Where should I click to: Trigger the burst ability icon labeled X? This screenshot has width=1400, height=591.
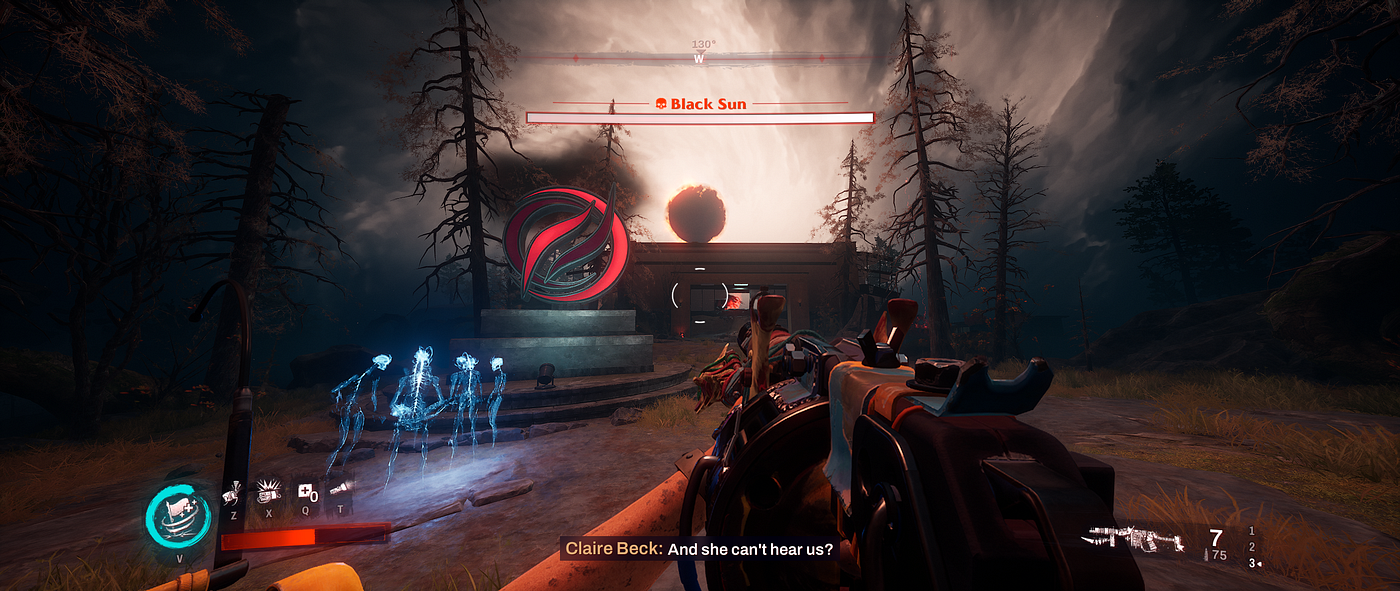[268, 491]
